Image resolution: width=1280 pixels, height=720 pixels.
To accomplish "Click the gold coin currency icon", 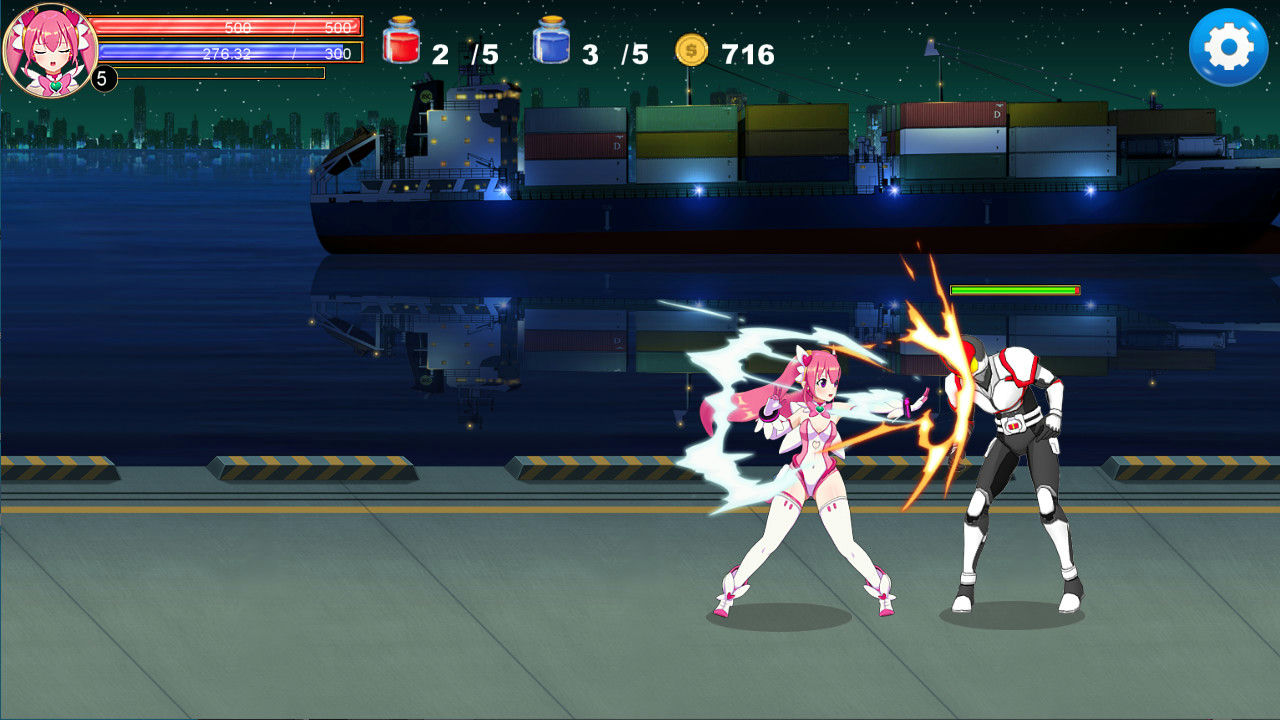I will coord(690,48).
